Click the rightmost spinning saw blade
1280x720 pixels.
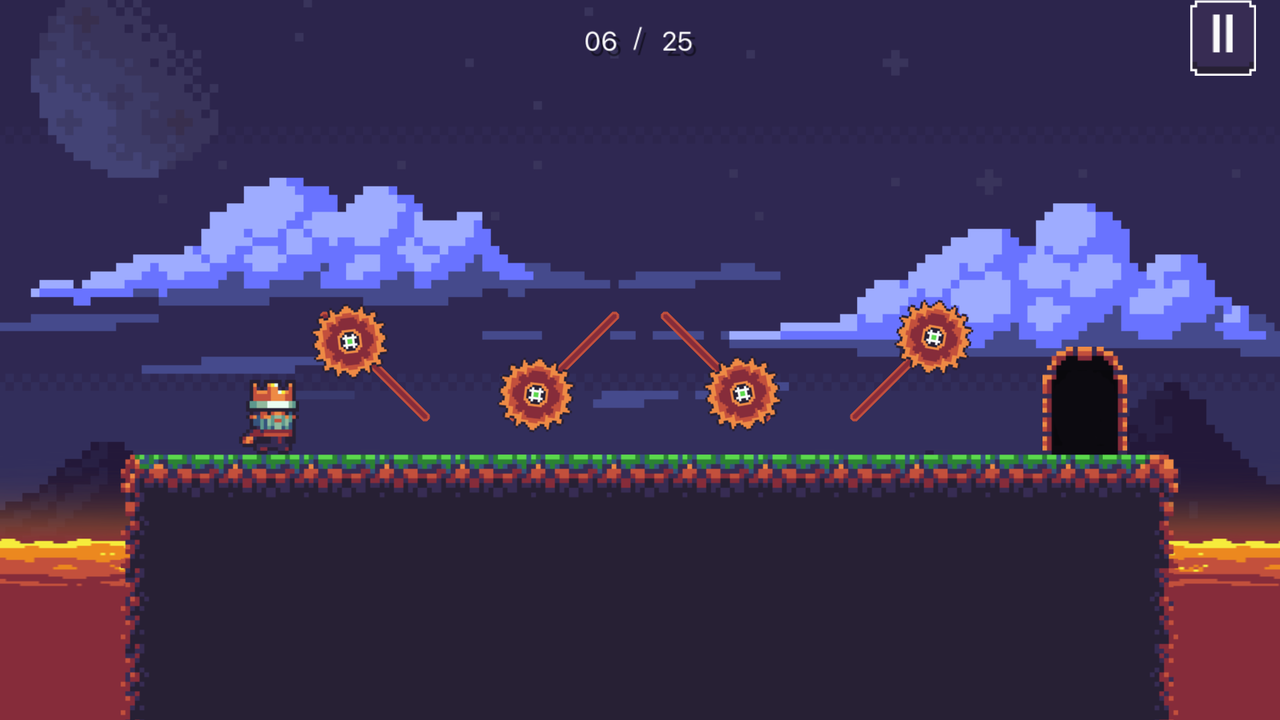pyautogui.click(x=933, y=337)
